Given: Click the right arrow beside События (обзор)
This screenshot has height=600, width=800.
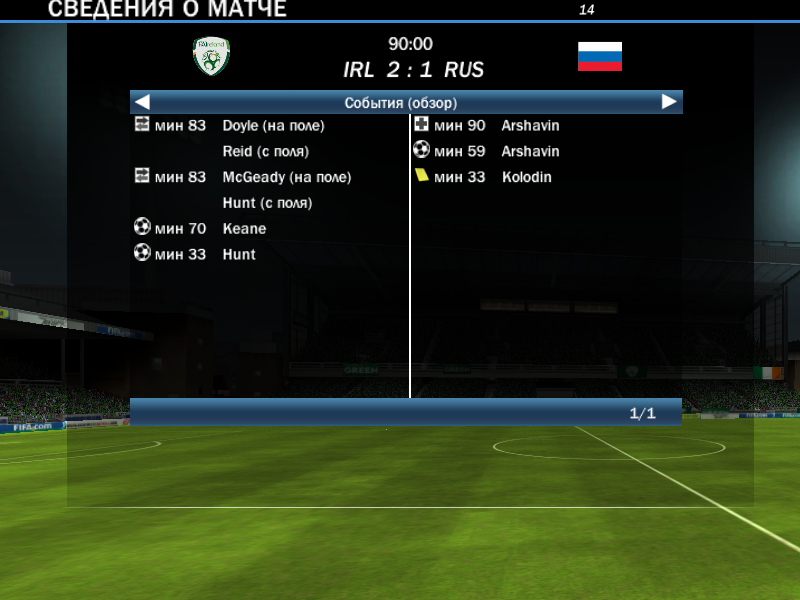Looking at the screenshot, I should tap(669, 102).
